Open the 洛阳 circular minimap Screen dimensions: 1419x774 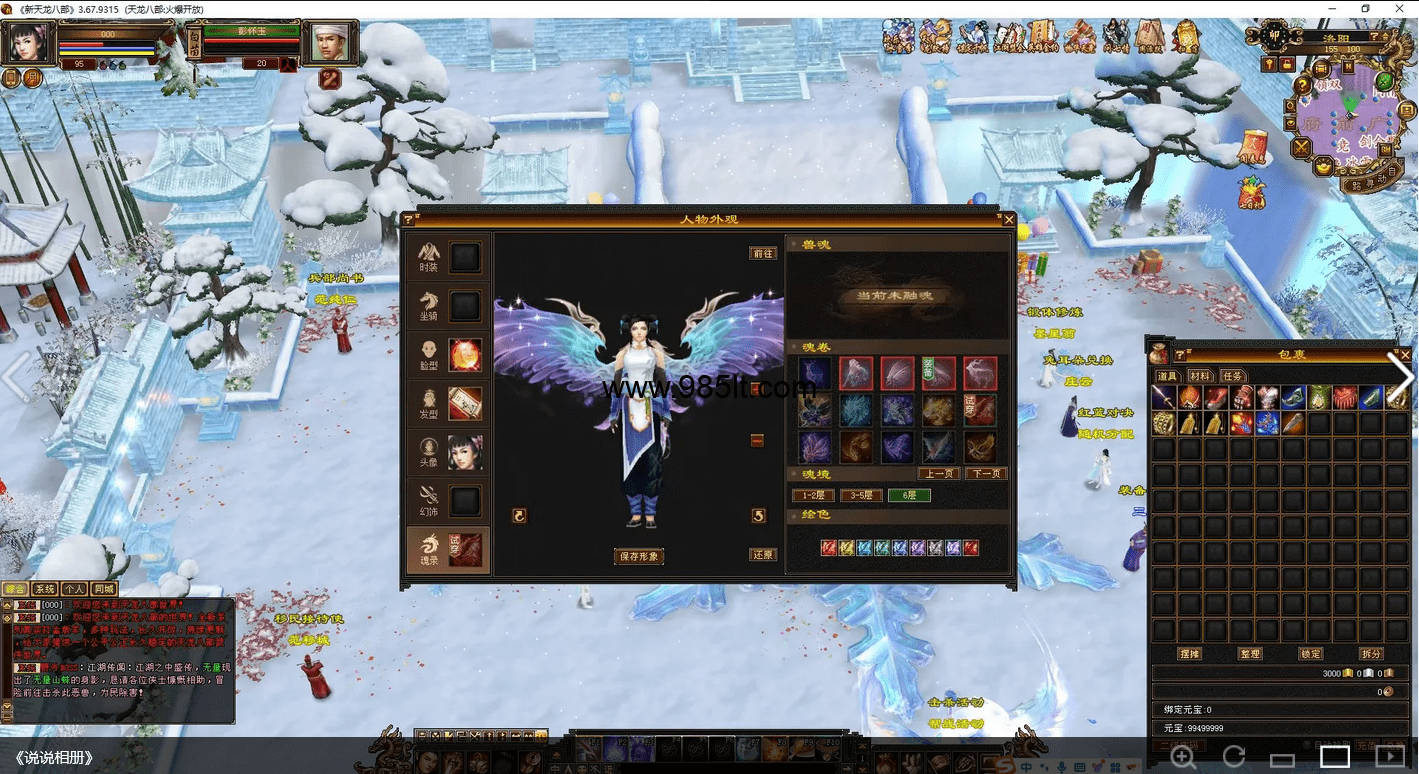tap(1346, 120)
